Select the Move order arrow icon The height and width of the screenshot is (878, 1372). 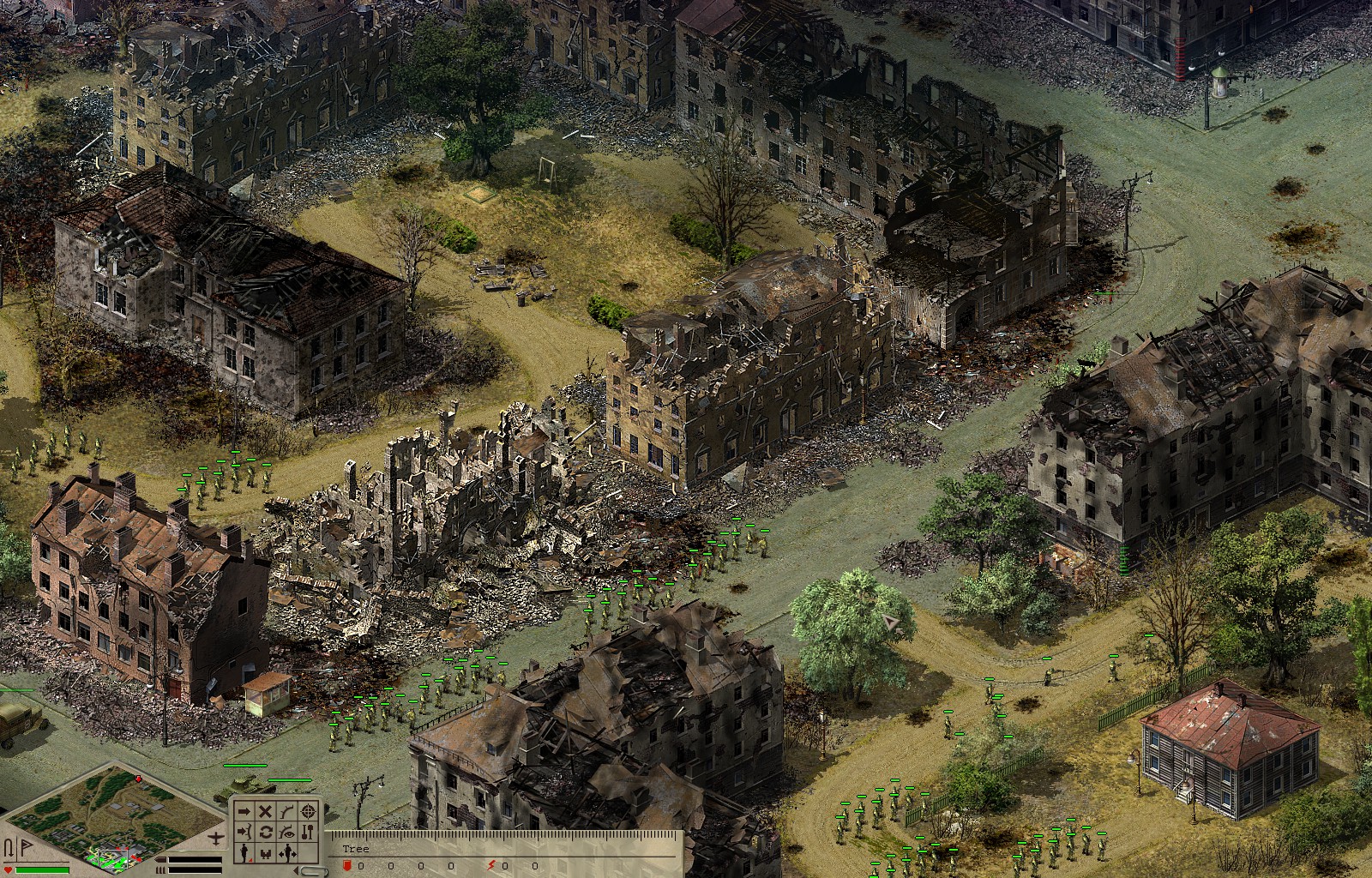coord(244,812)
